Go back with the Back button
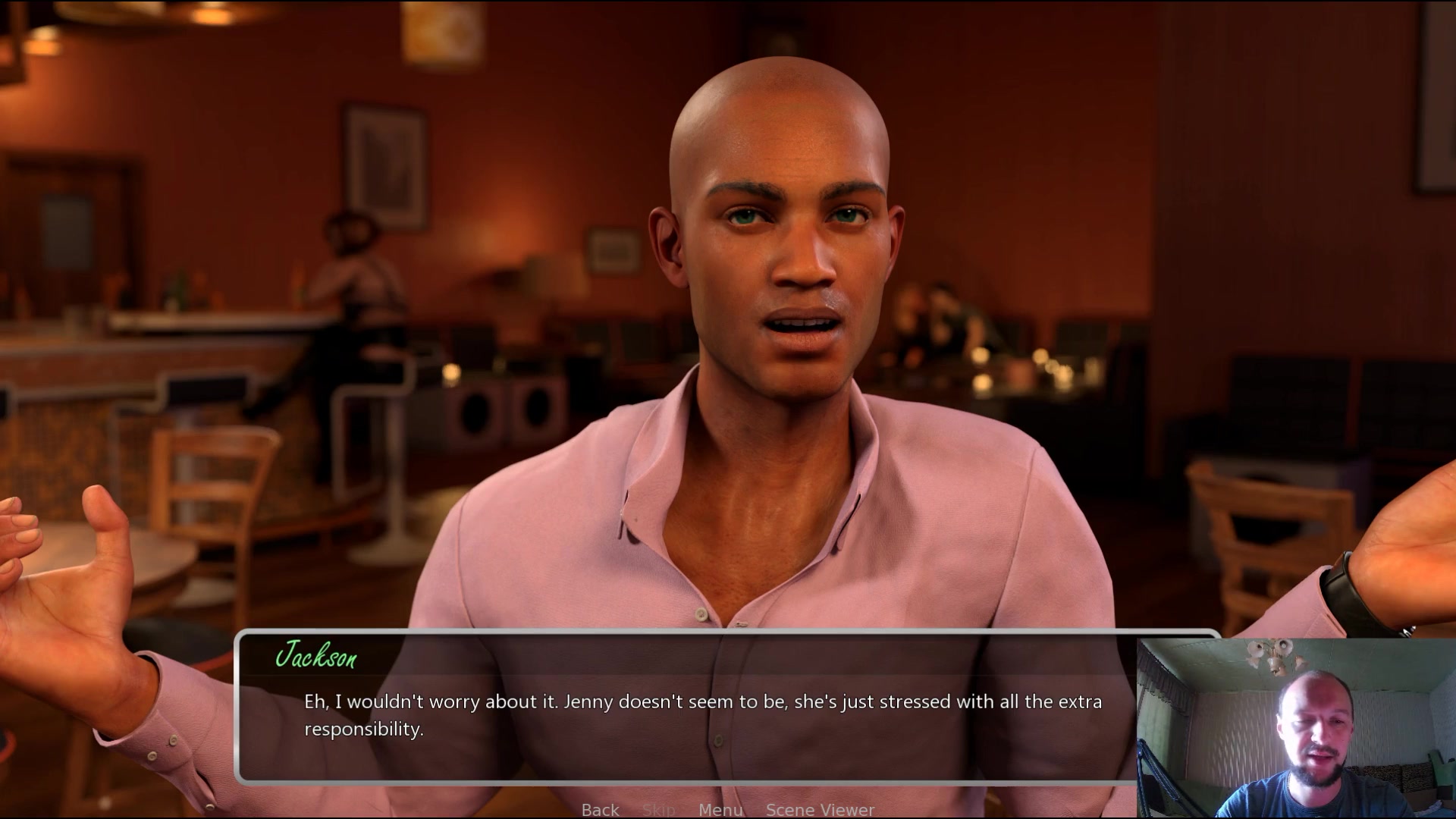The height and width of the screenshot is (819, 1456). [600, 809]
